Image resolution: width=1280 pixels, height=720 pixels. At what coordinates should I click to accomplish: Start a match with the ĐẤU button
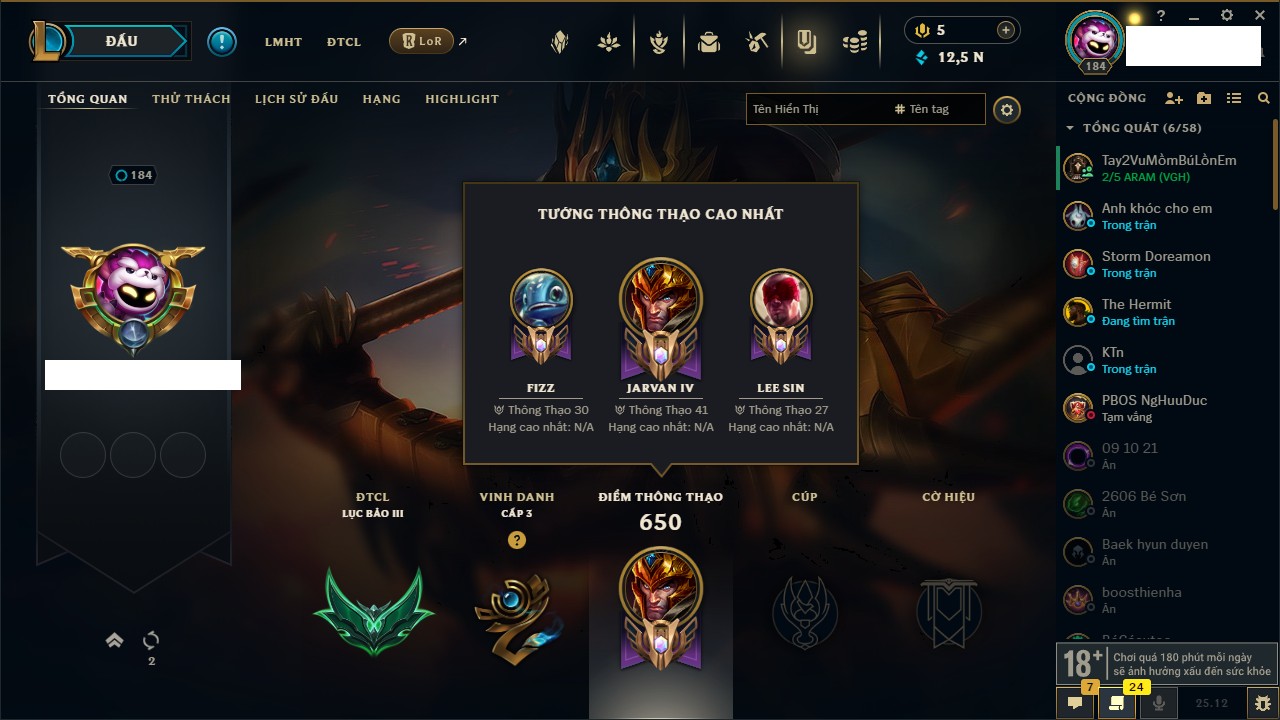point(122,41)
